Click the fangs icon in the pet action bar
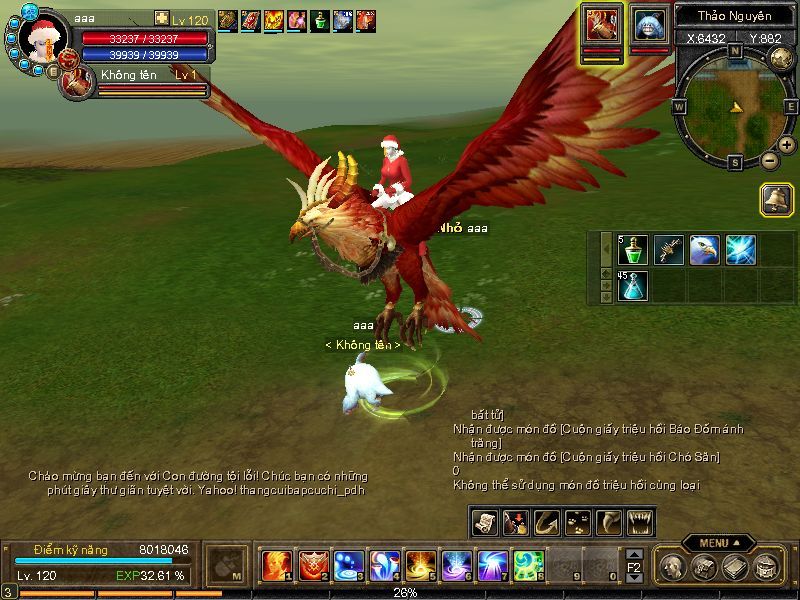The height and width of the screenshot is (600, 800). (x=638, y=522)
